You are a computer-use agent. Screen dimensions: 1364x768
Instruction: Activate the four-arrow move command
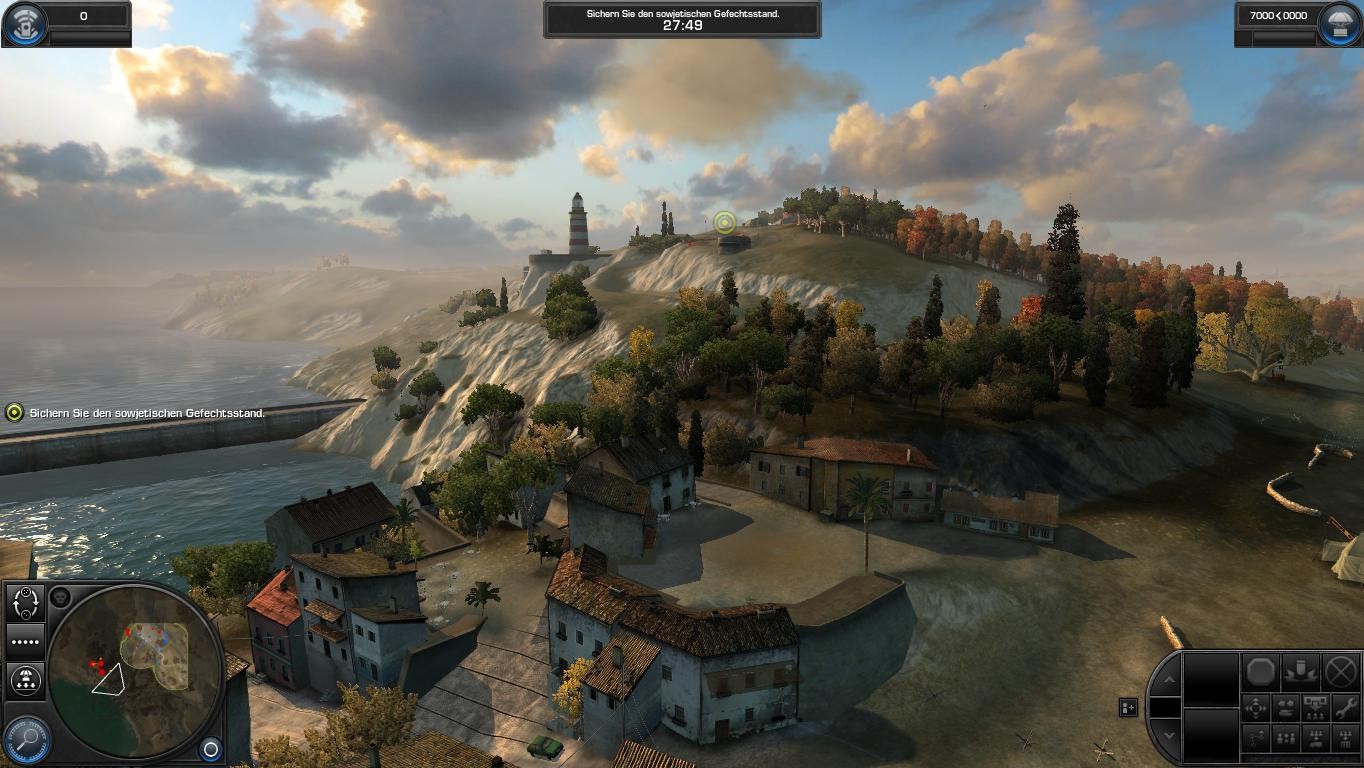point(1256,708)
